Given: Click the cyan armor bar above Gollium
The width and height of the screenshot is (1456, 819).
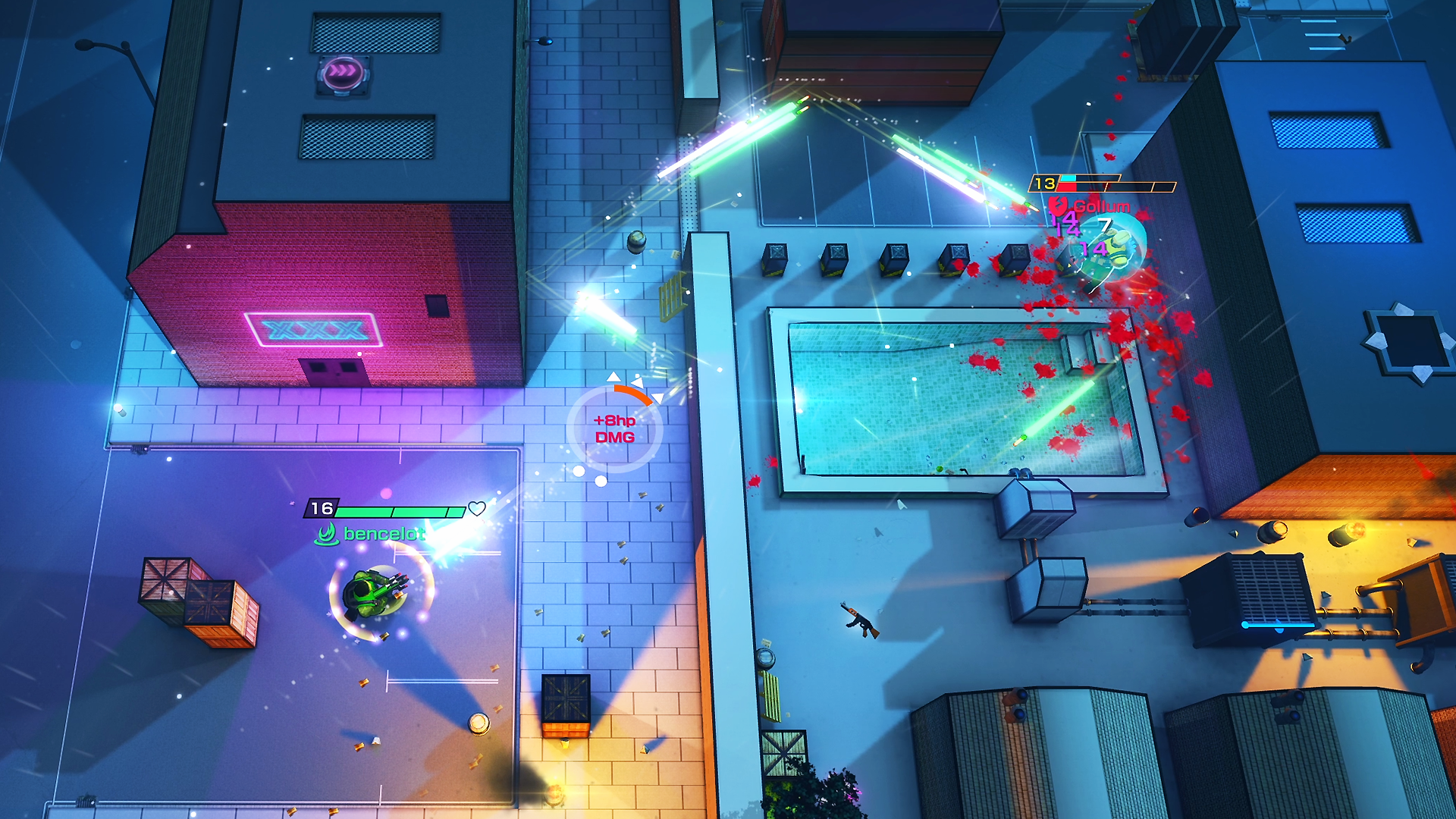Looking at the screenshot, I should [1068, 178].
